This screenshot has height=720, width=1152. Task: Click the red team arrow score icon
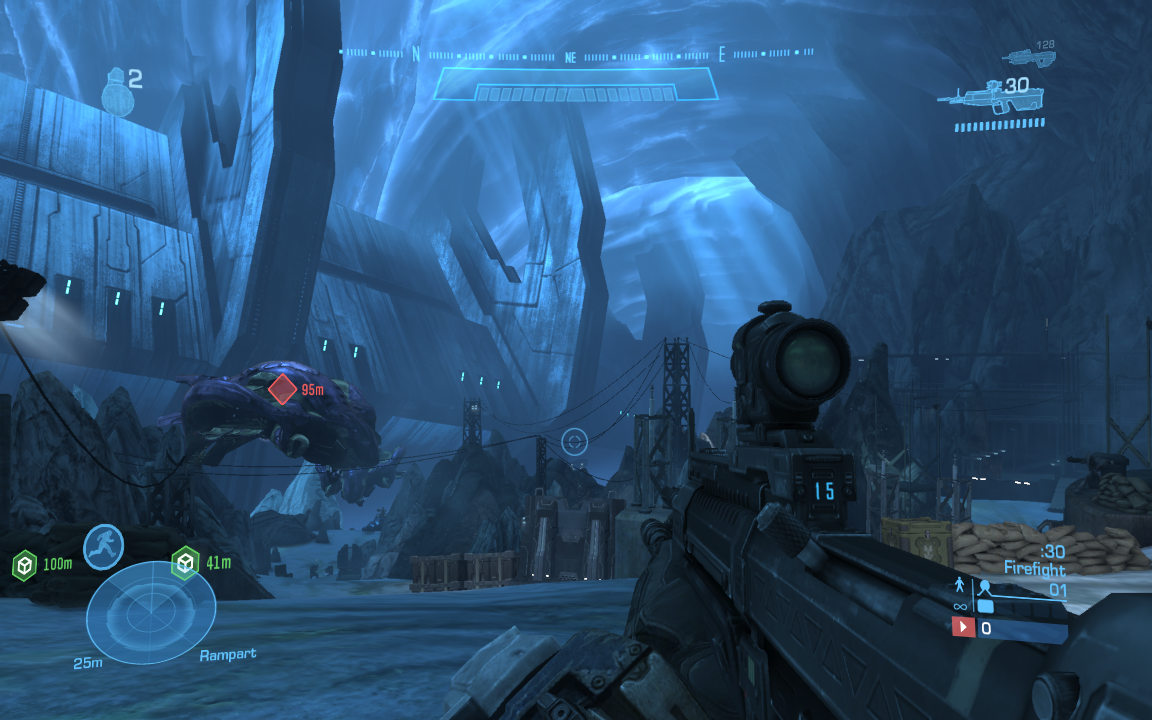coord(963,628)
